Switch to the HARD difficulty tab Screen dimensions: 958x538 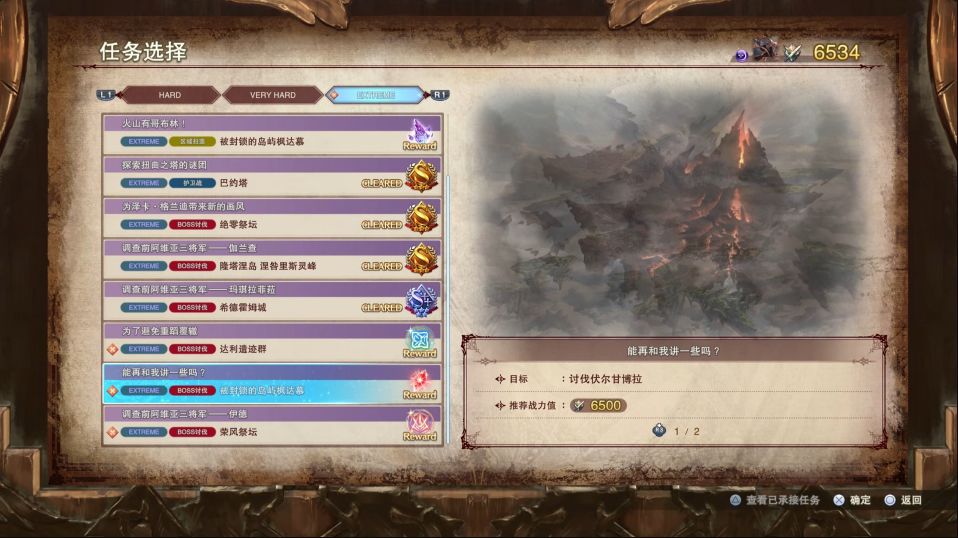[170, 95]
